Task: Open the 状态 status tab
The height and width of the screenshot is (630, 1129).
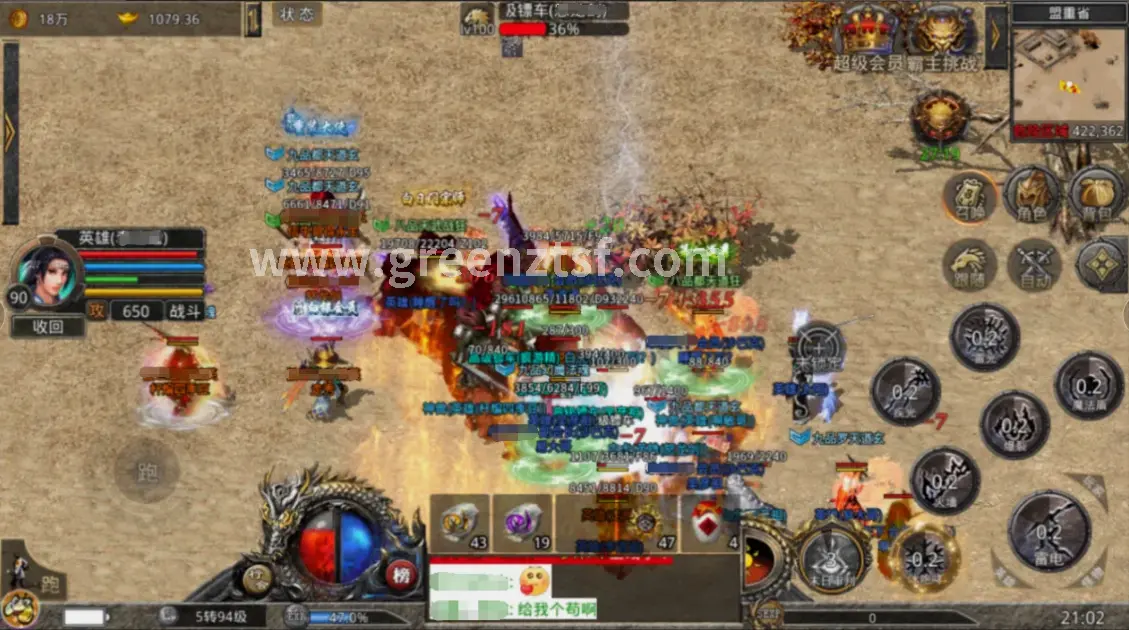Action: pyautogui.click(x=297, y=15)
